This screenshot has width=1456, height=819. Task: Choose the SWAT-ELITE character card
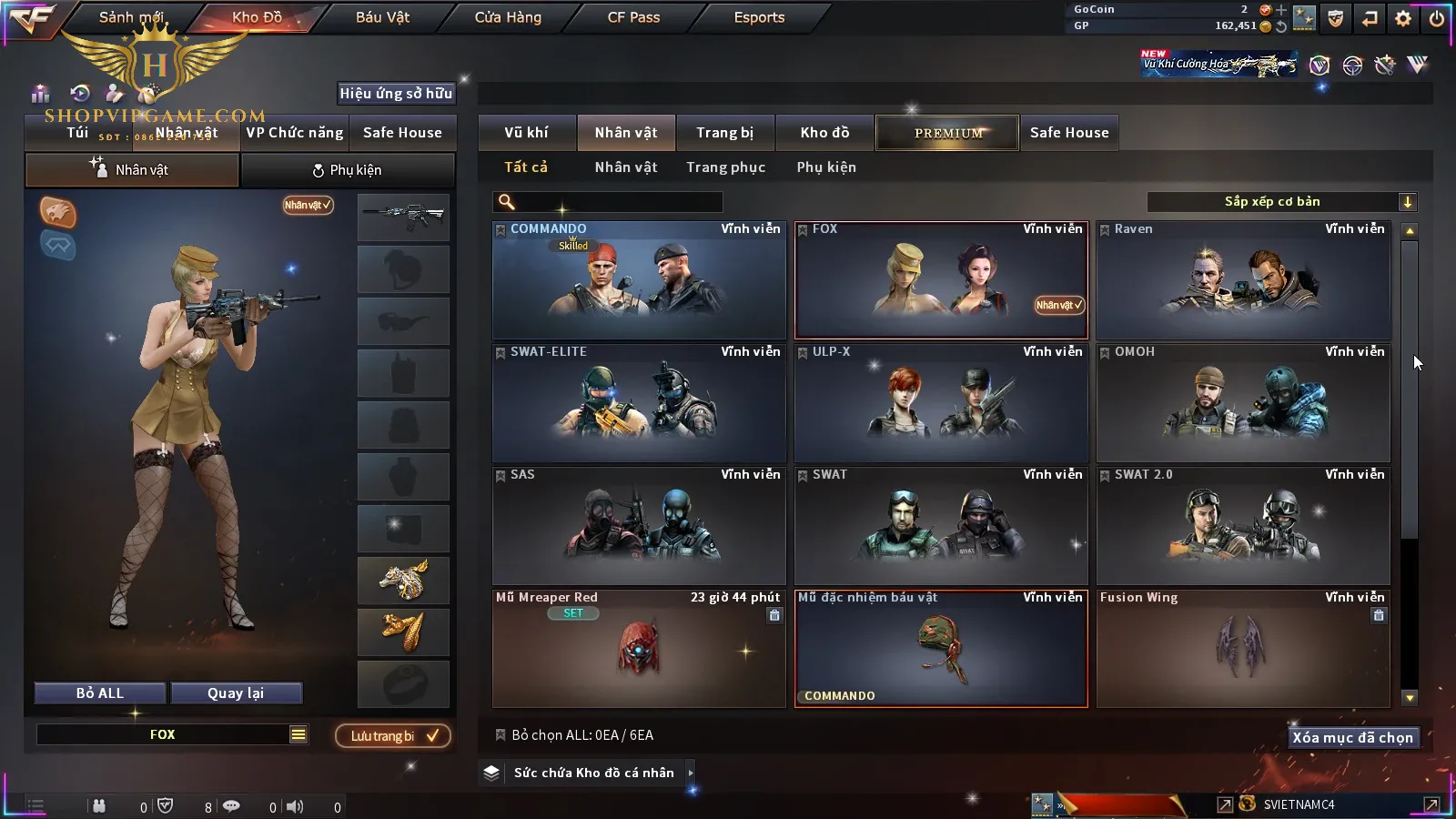pos(639,403)
